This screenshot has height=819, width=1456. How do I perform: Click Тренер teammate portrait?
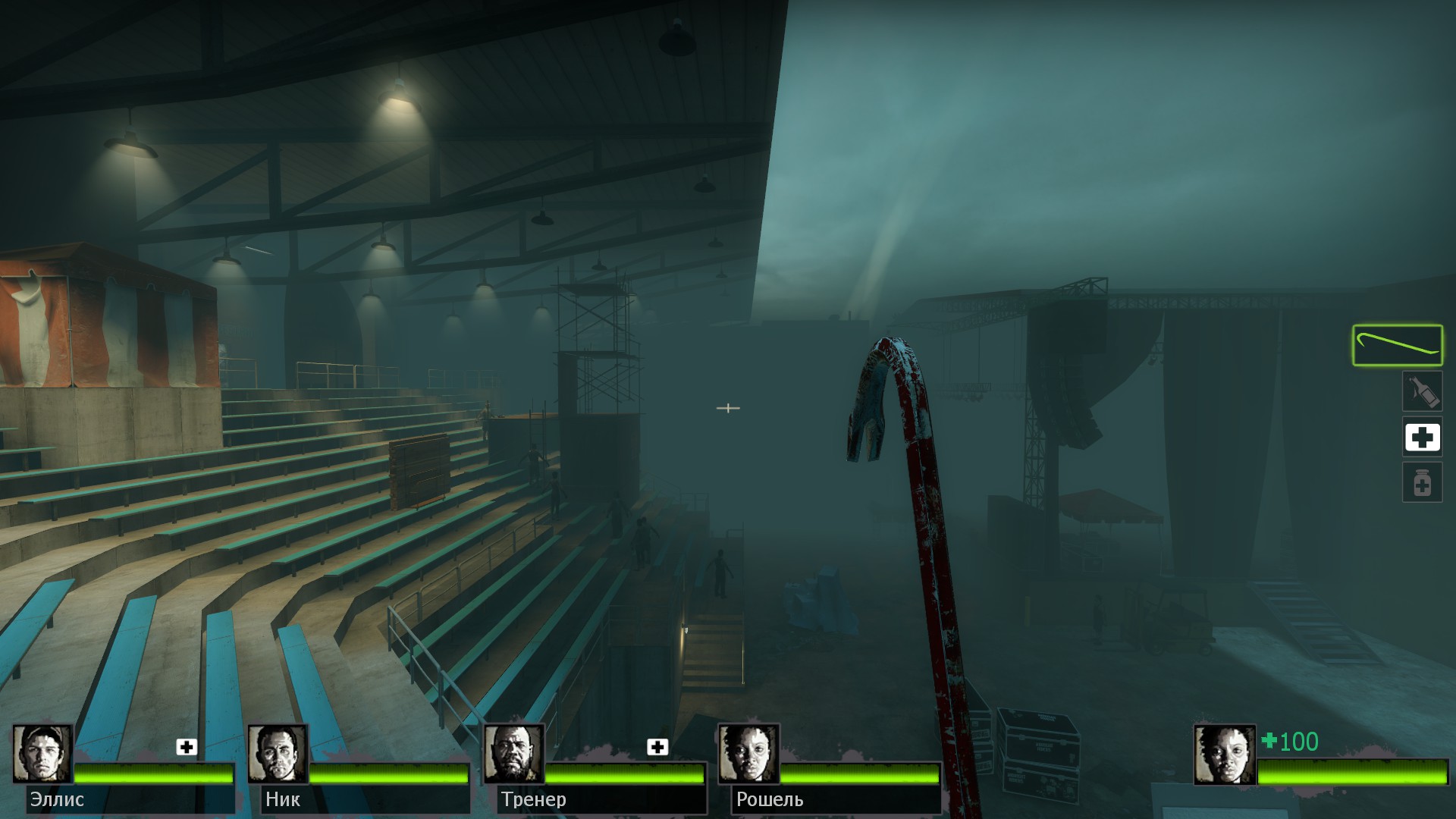click(x=513, y=754)
